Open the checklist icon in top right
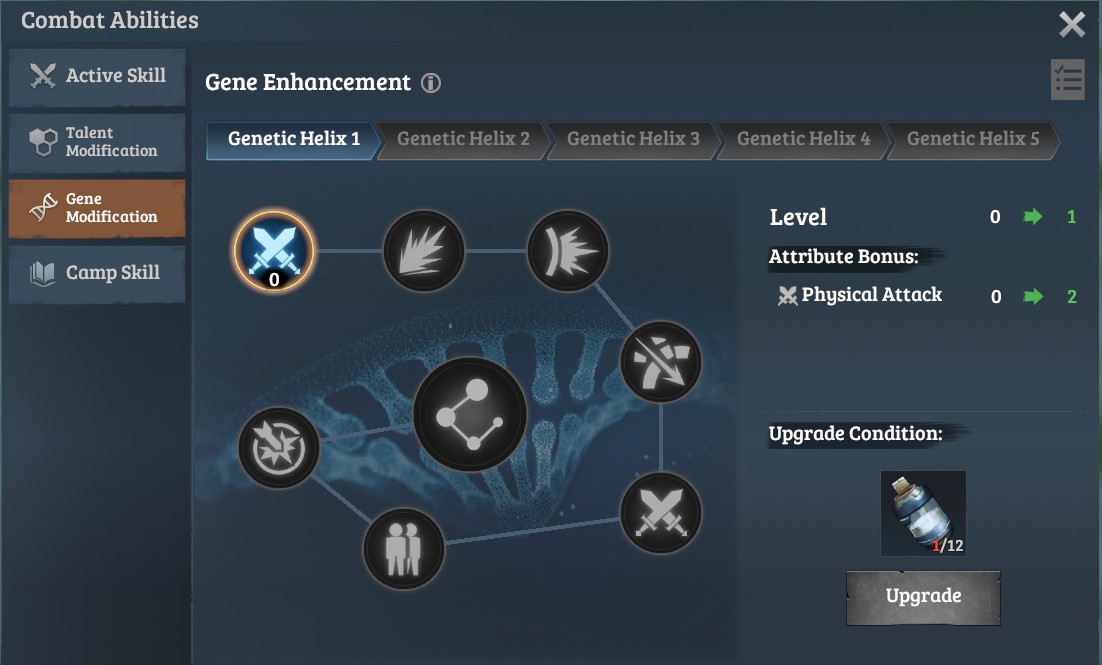The image size is (1102, 665). (1067, 80)
